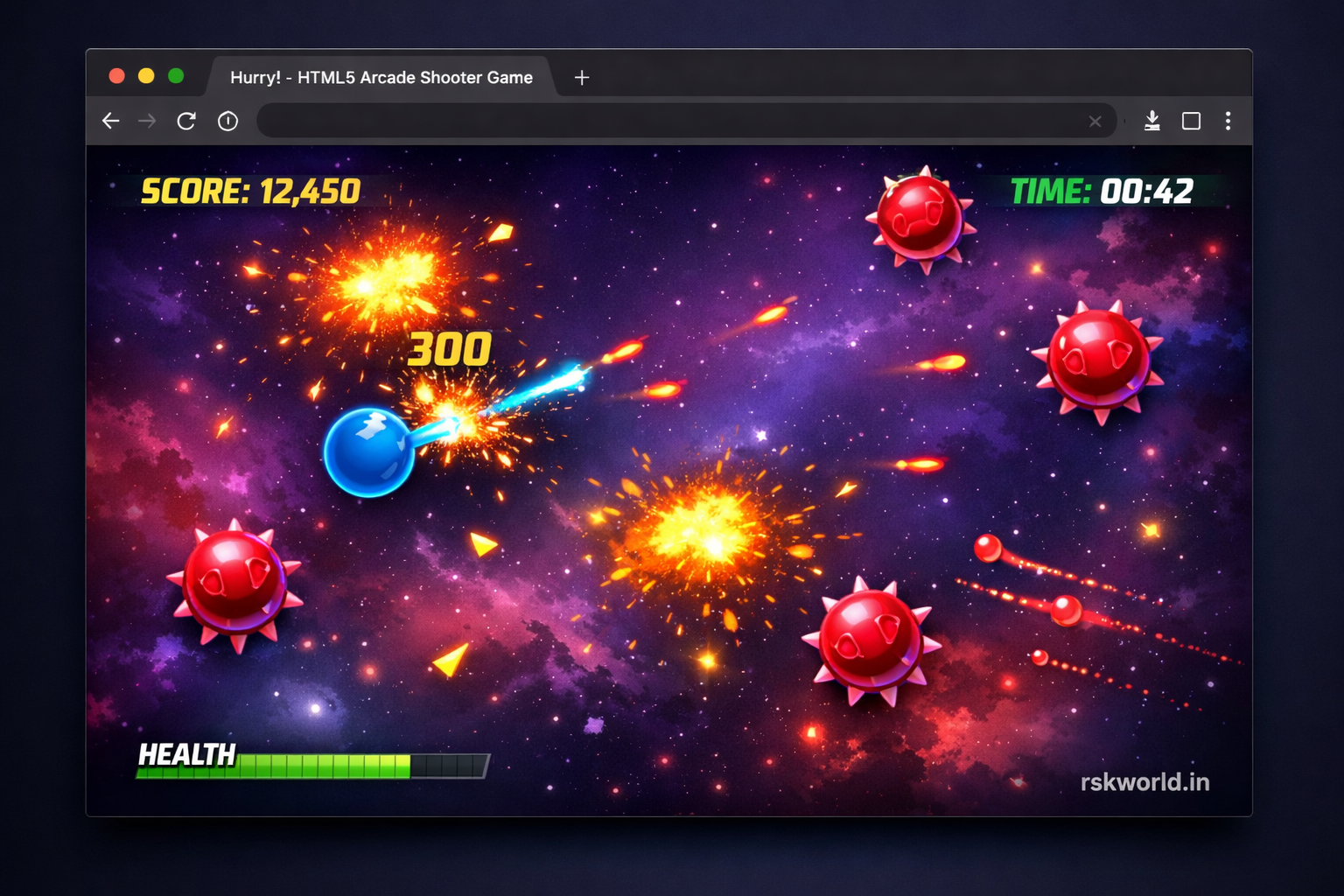Open the downloads icon in the browser toolbar

(x=1152, y=121)
